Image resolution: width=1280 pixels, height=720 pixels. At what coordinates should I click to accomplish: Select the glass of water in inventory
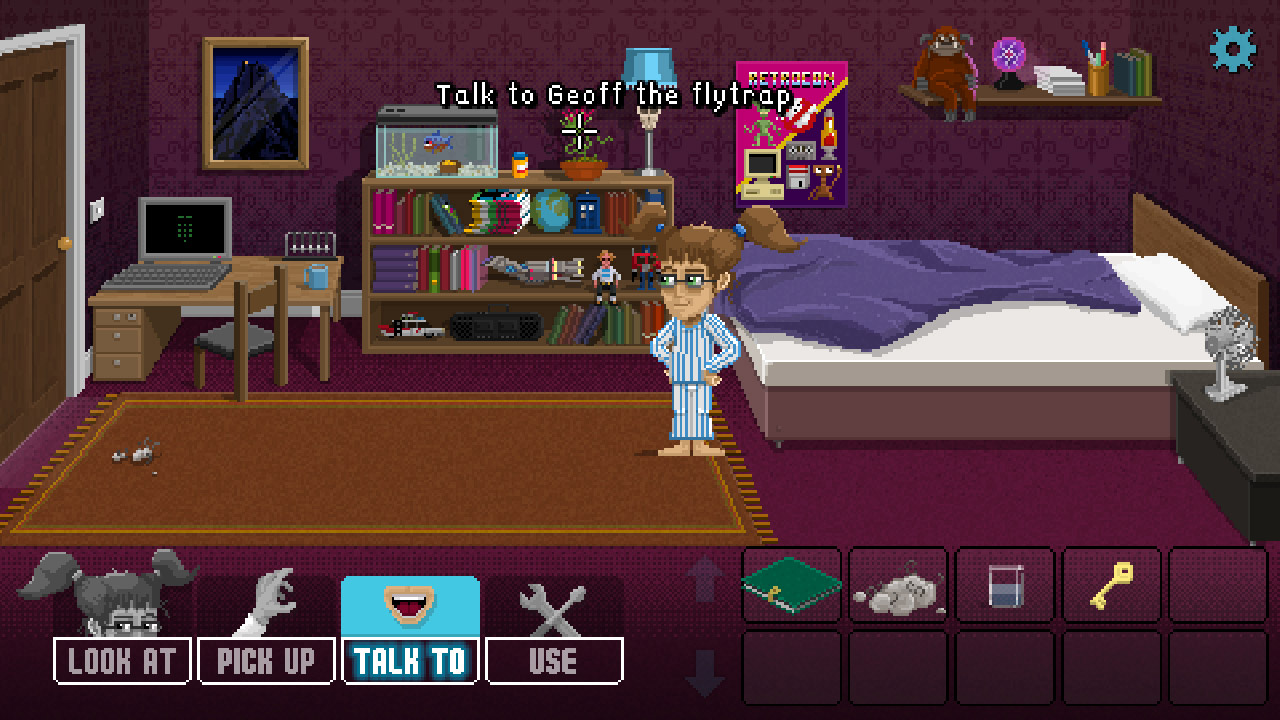tap(1004, 585)
